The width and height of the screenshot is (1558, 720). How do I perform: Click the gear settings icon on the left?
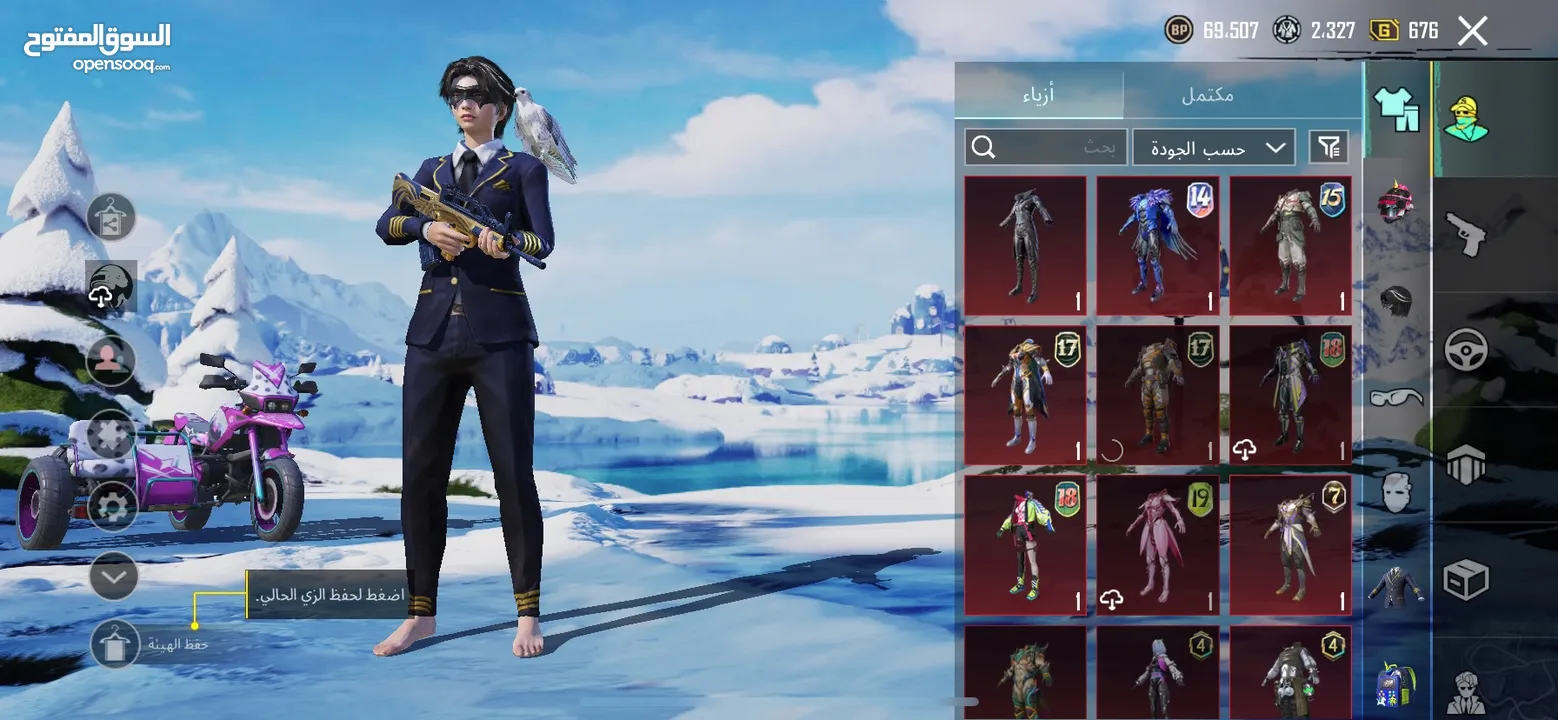[x=112, y=507]
